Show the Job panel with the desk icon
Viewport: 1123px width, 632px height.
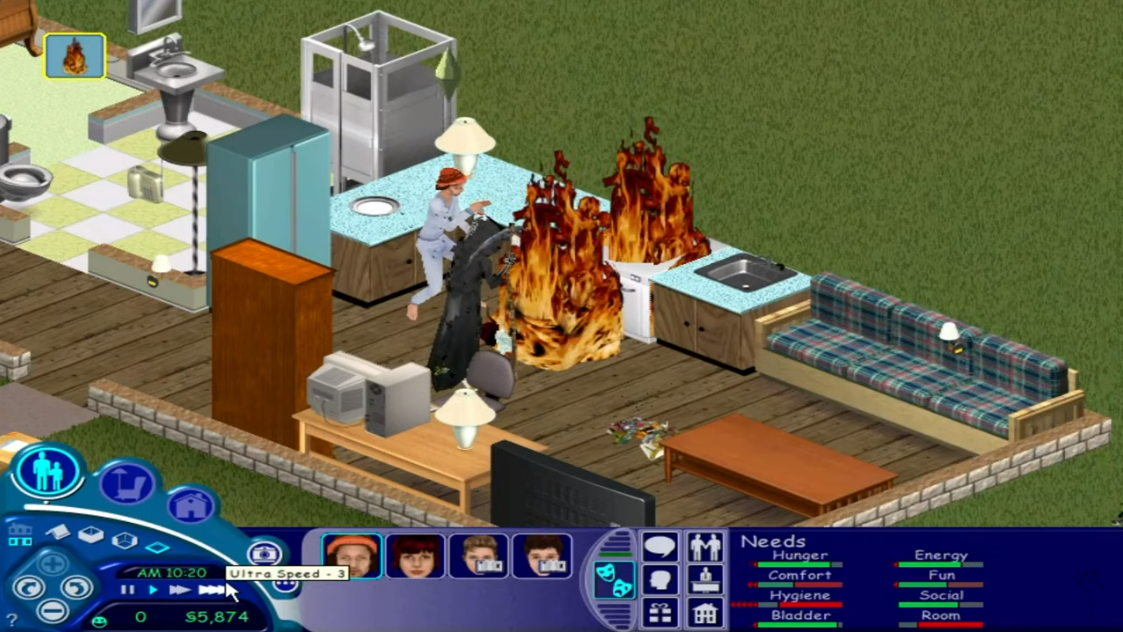[706, 580]
